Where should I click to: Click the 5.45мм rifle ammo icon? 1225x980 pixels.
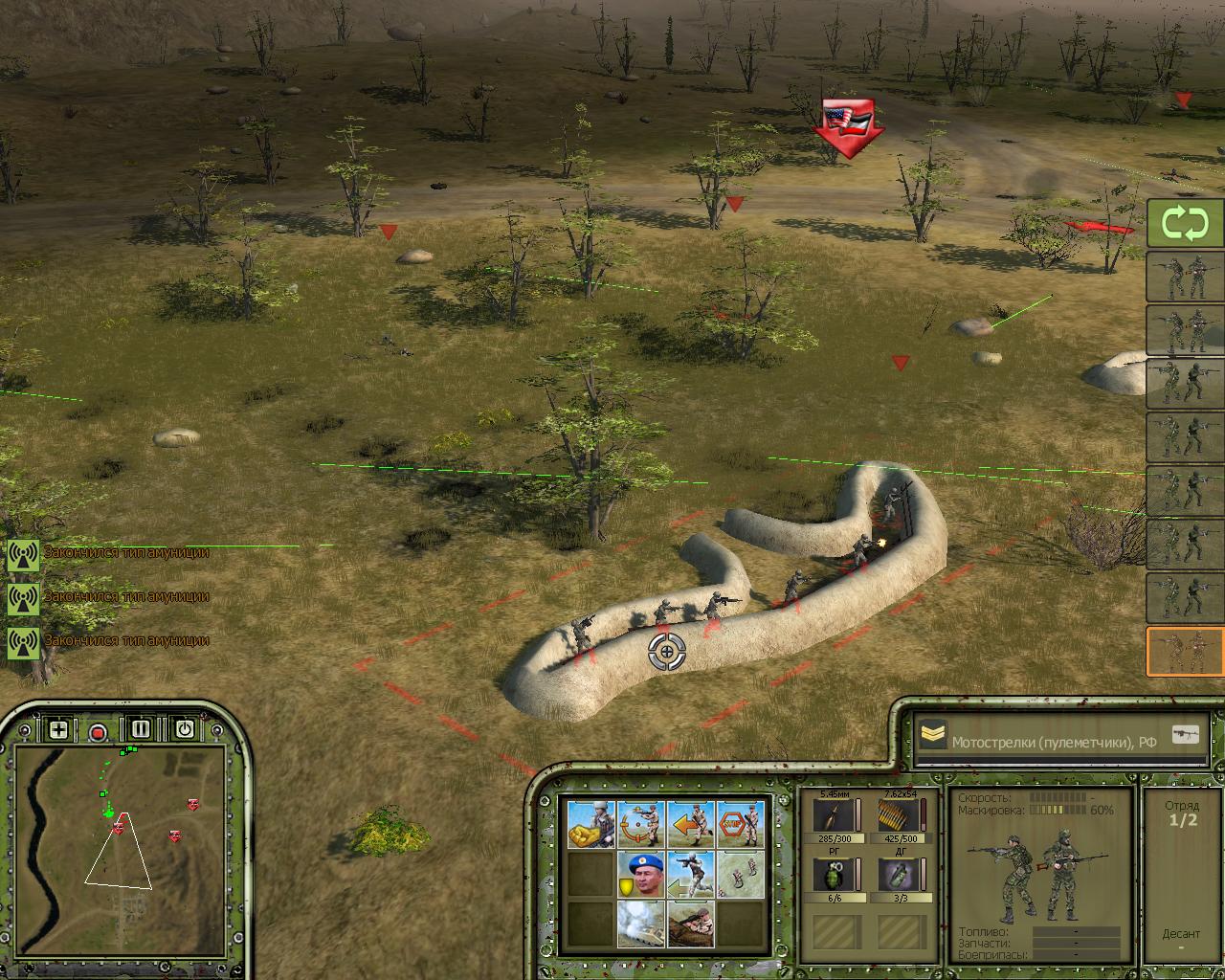click(828, 816)
